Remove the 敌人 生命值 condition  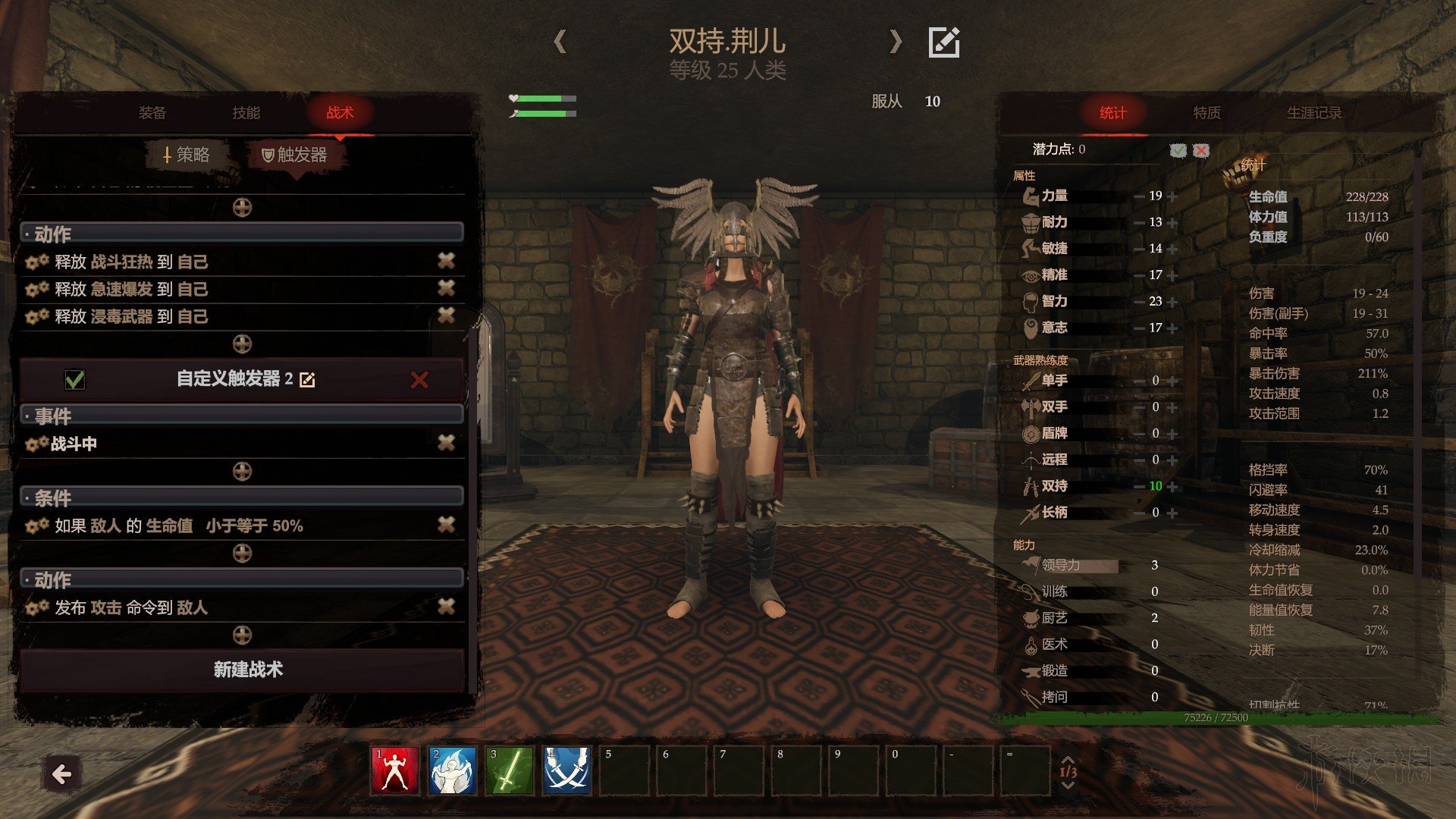(x=446, y=525)
